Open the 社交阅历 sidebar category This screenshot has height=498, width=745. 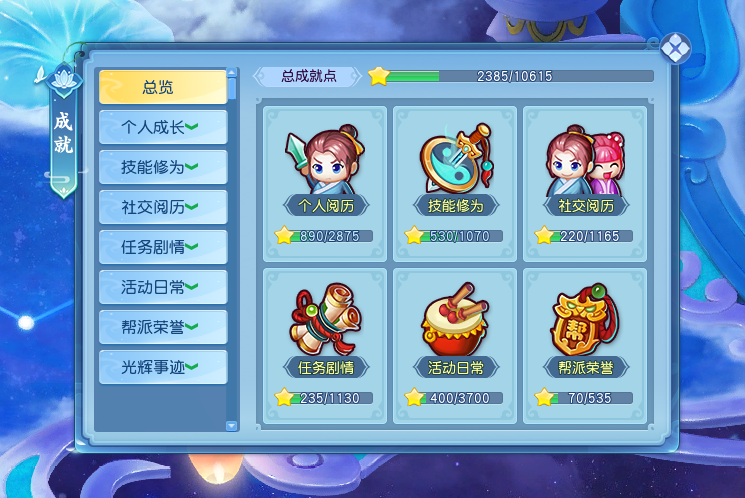coord(162,207)
